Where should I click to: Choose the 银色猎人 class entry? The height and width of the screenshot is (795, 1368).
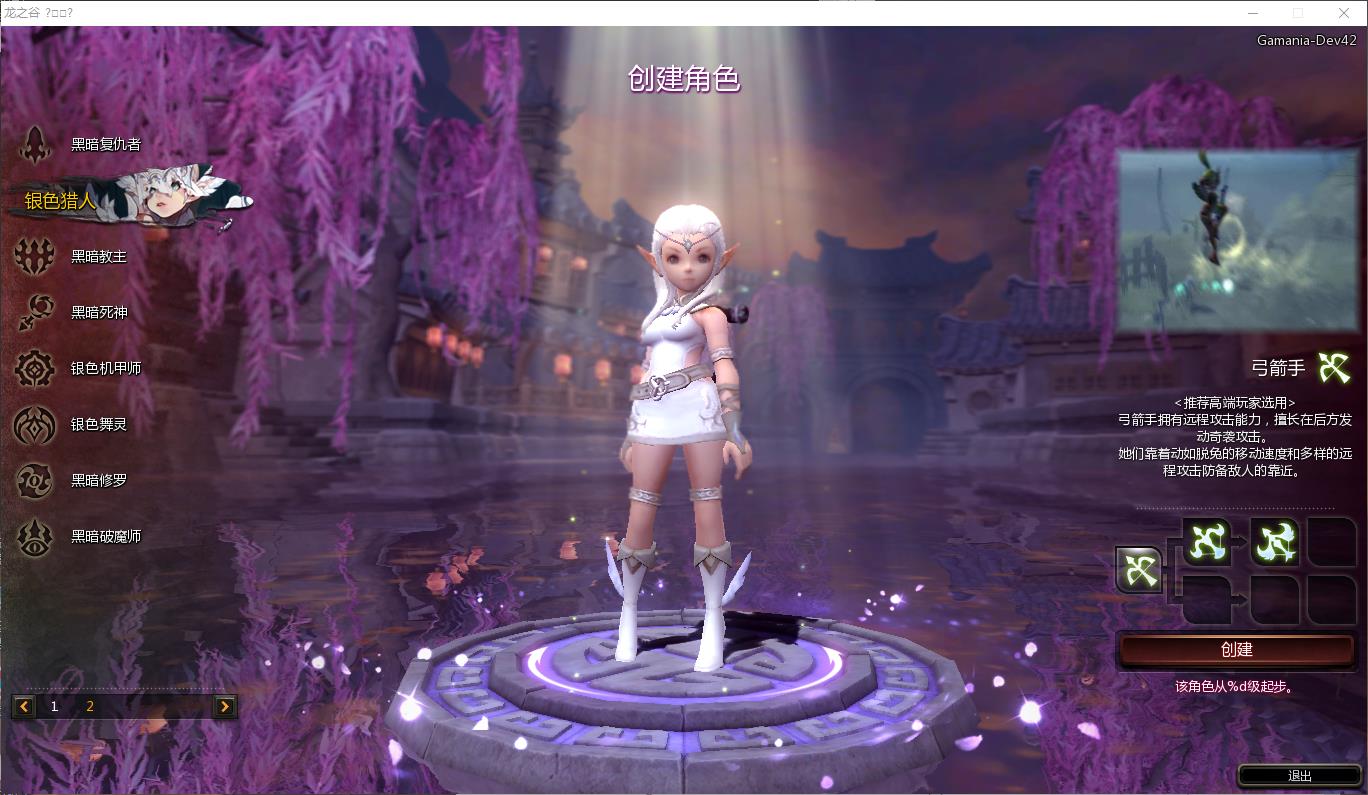(62, 201)
